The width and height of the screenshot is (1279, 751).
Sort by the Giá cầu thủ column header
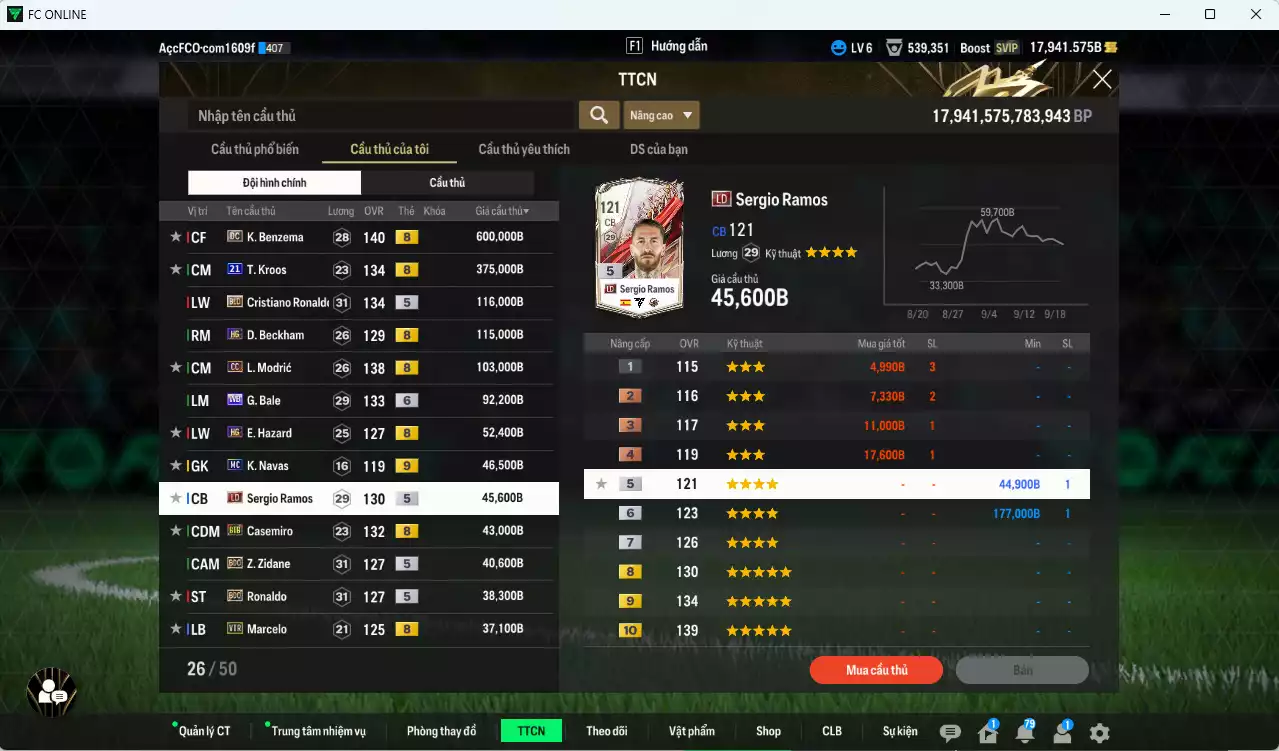[x=502, y=211]
